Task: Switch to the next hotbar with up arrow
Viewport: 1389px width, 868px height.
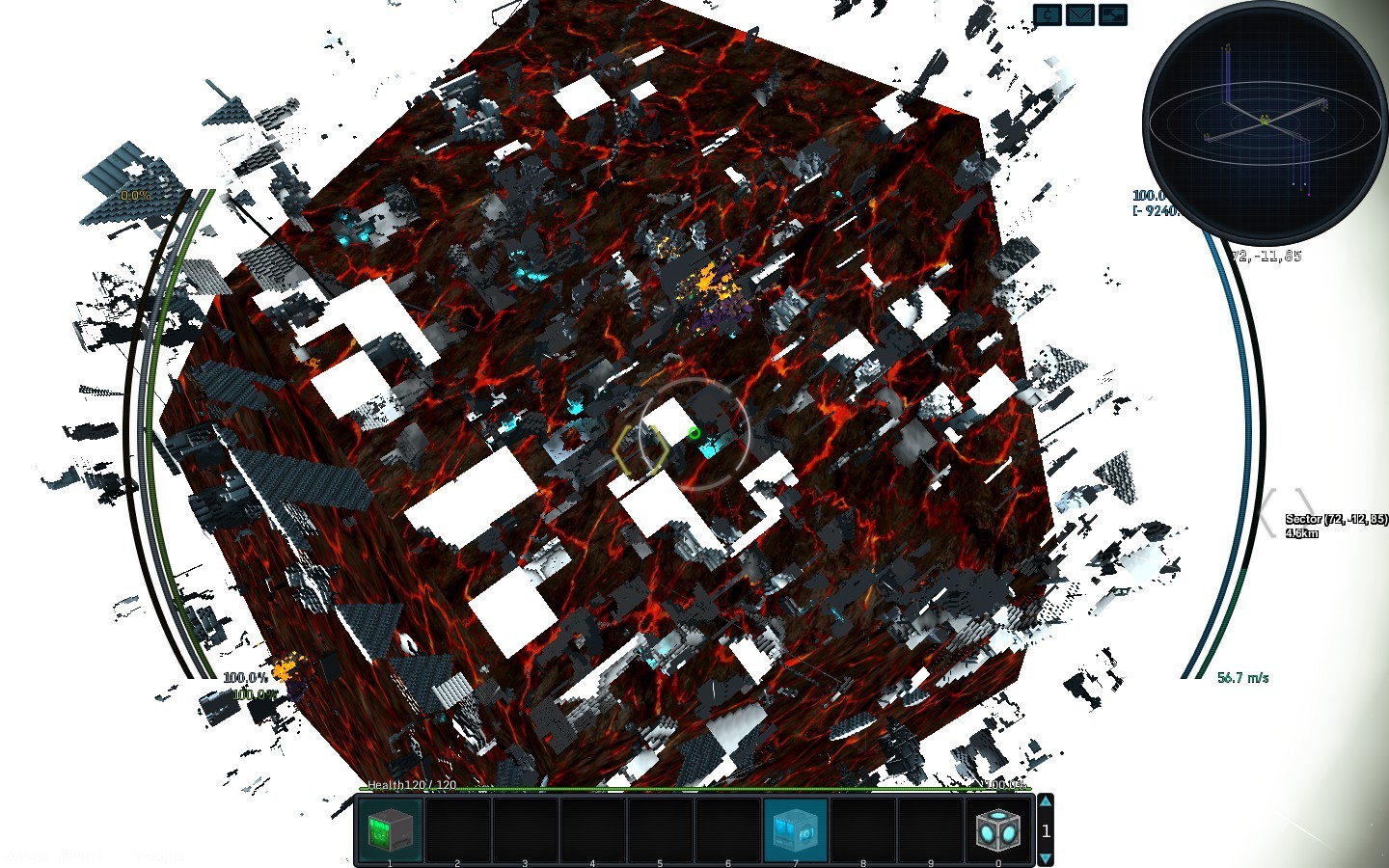Action: [1046, 802]
